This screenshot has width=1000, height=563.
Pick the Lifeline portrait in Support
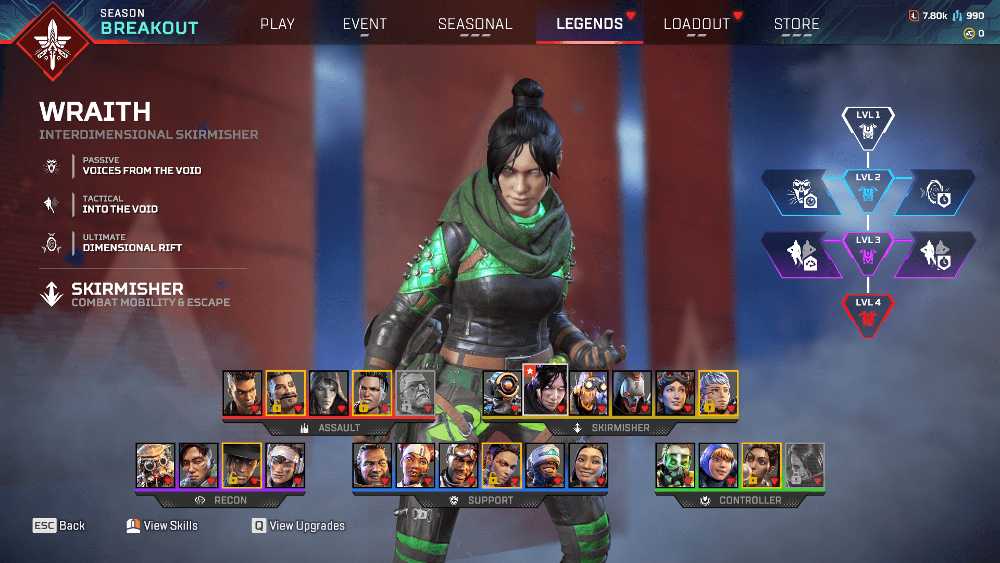click(x=415, y=465)
